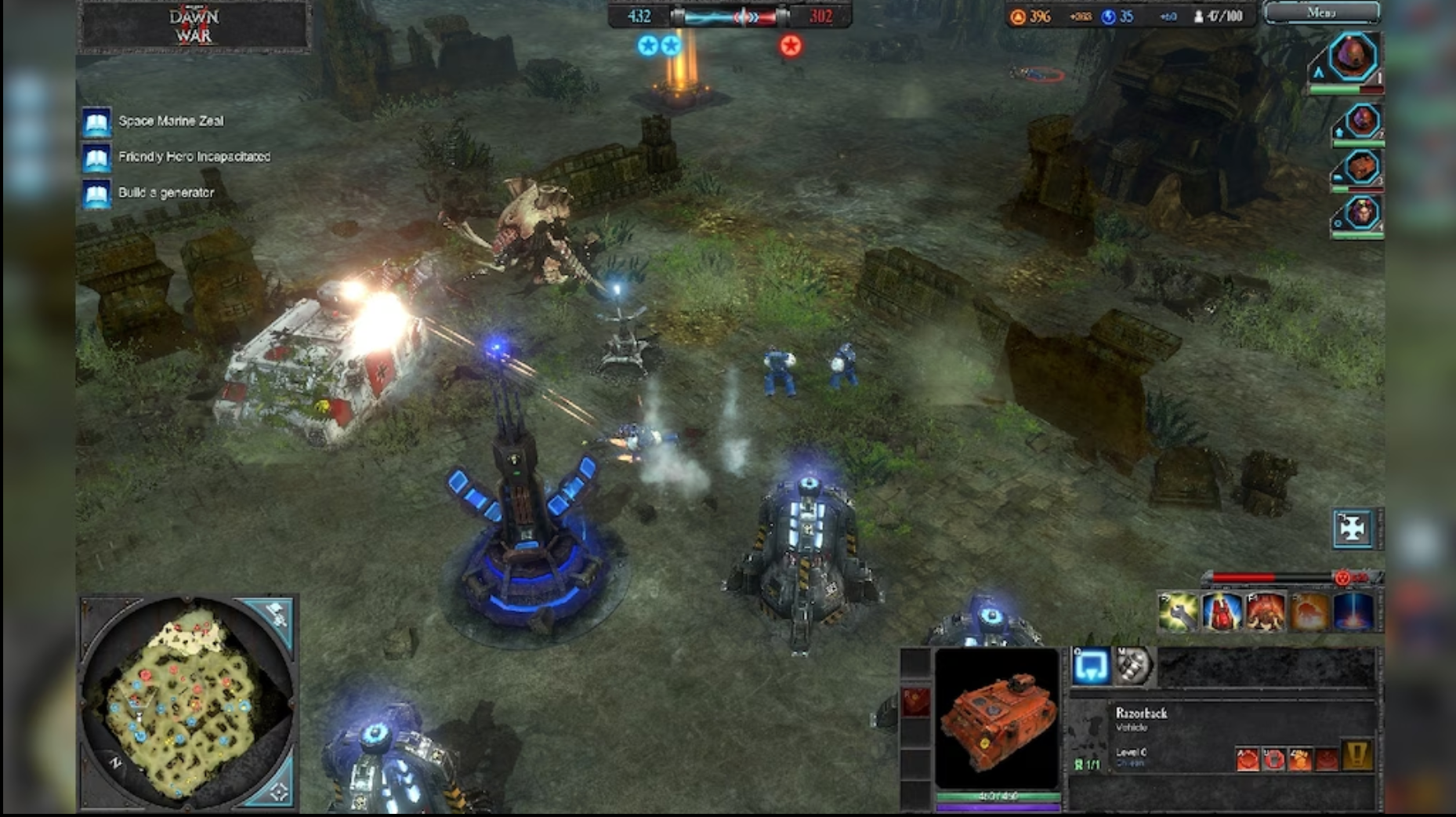Activate the red backpack ability icon
This screenshot has width=1456, height=817.
(x=1222, y=612)
